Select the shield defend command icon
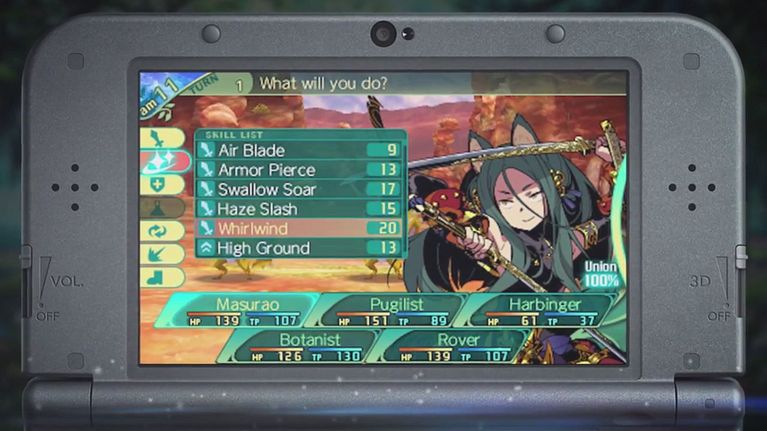The height and width of the screenshot is (431, 767). (161, 184)
